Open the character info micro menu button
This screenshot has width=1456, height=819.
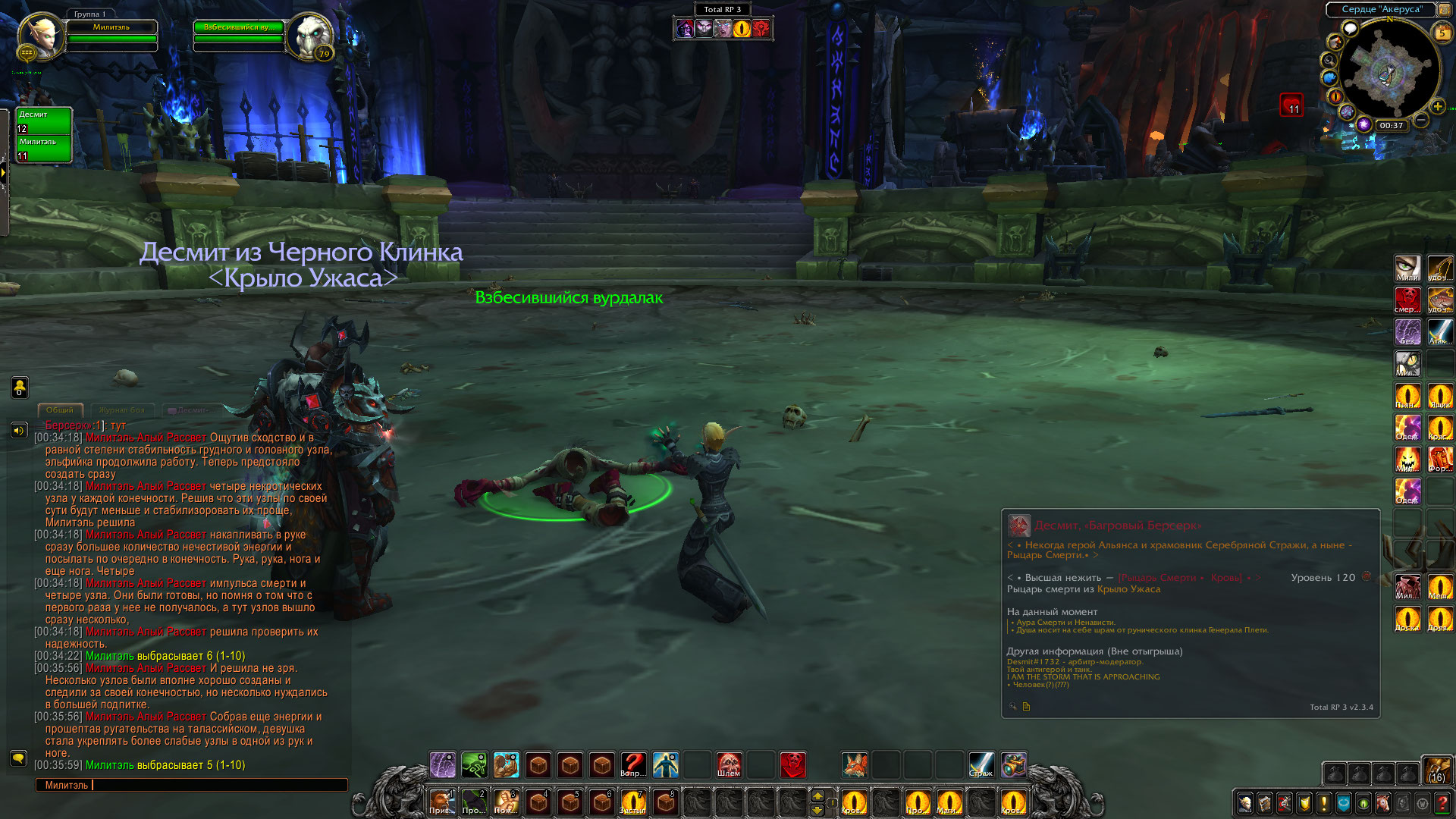[x=1244, y=802]
